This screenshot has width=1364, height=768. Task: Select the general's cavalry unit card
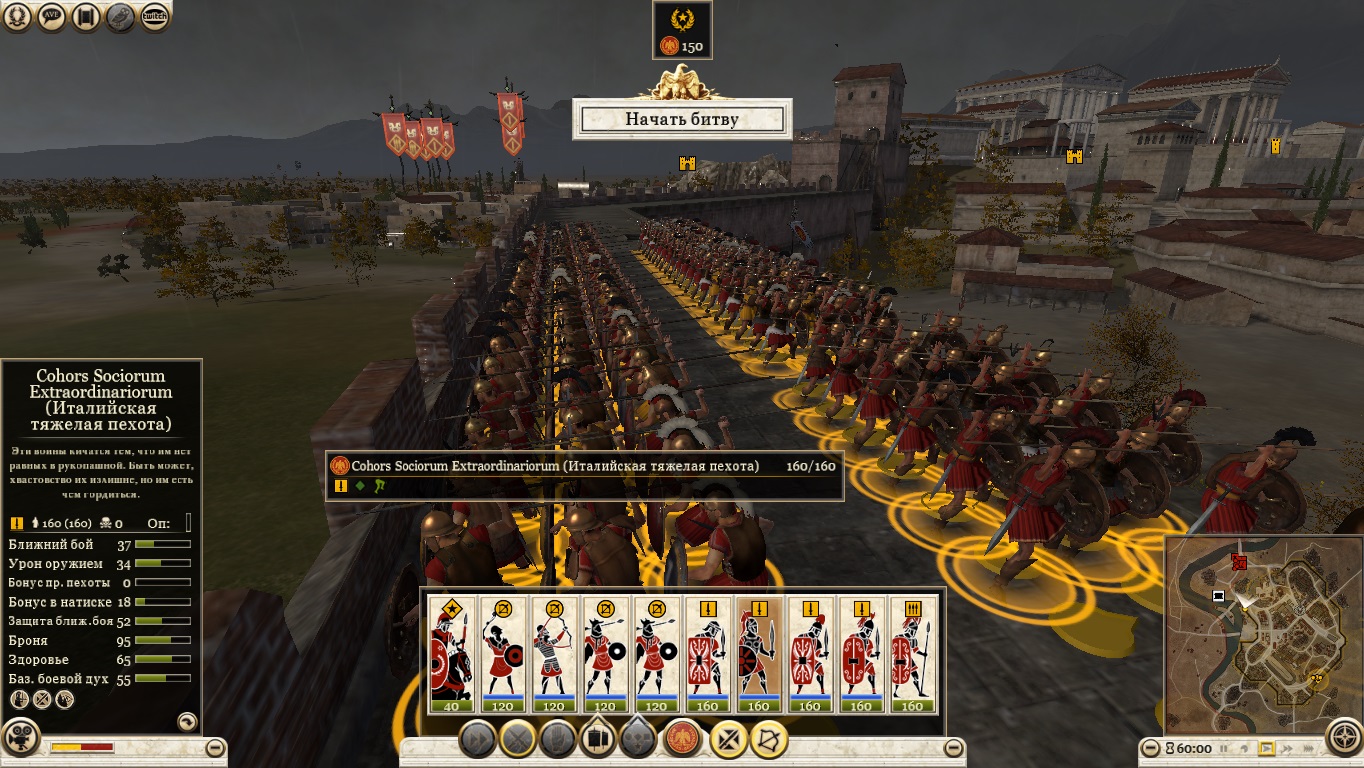(451, 655)
